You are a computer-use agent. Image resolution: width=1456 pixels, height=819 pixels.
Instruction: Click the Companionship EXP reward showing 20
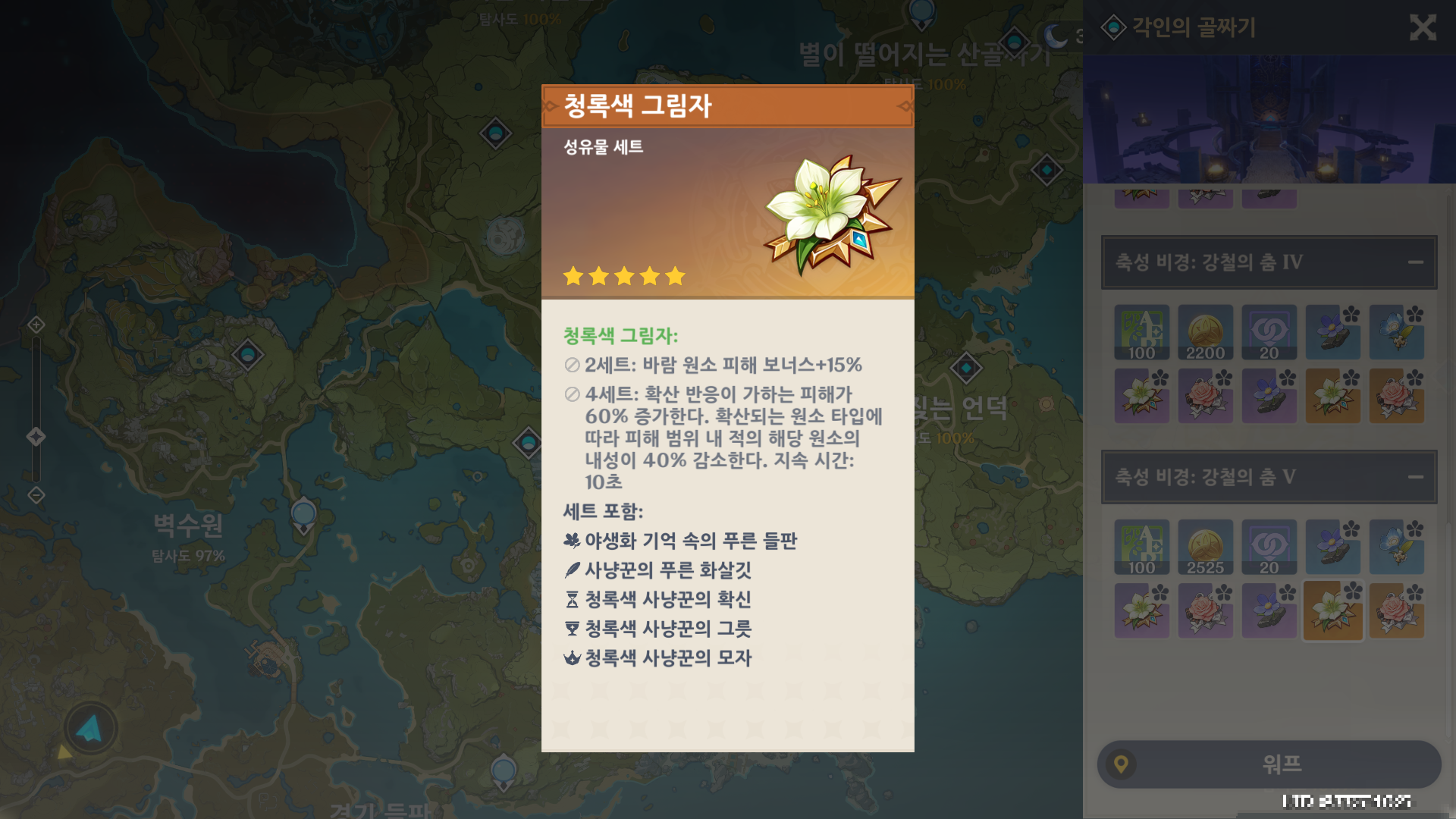pos(1269,332)
